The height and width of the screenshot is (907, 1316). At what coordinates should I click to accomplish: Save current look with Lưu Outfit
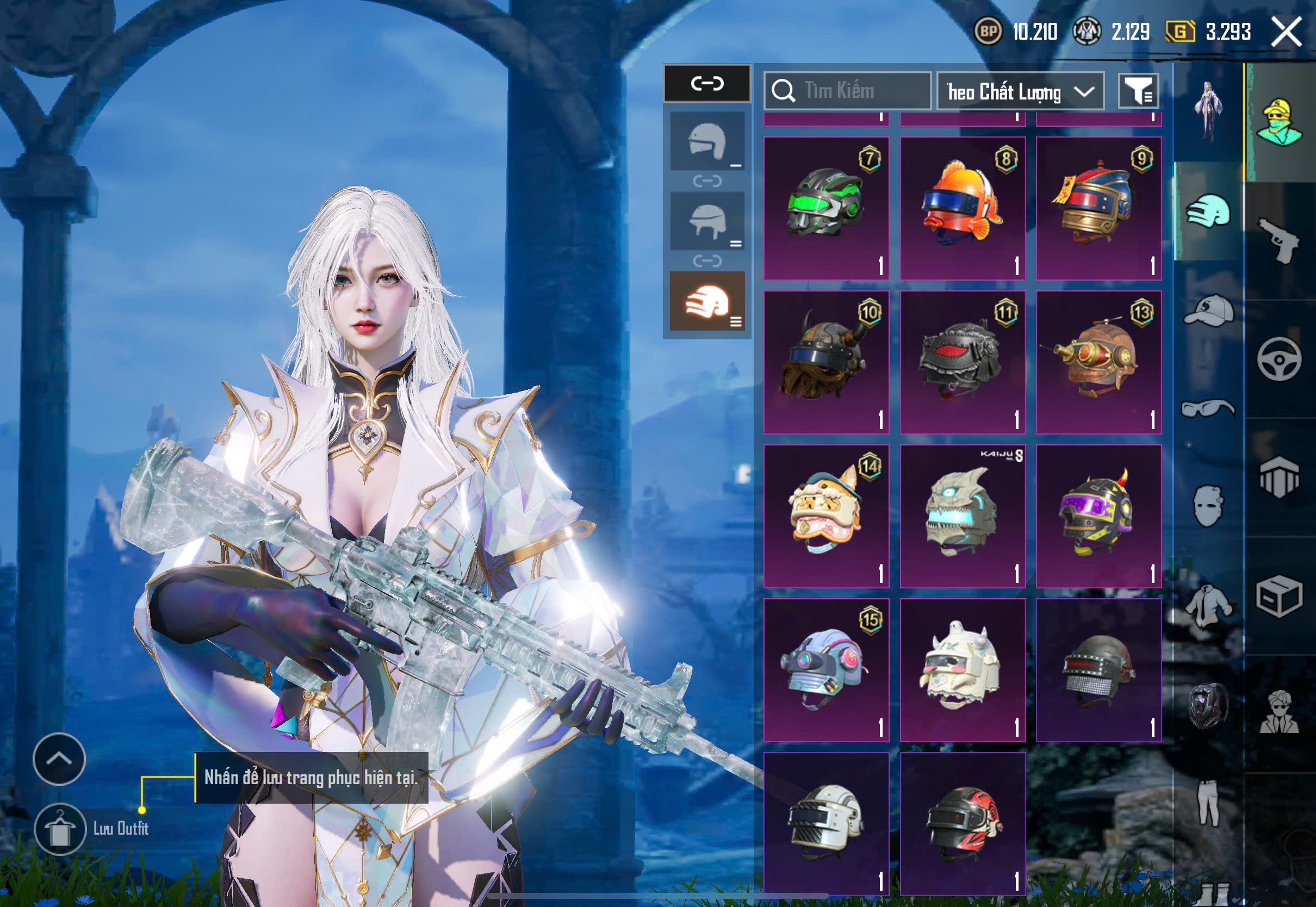click(x=60, y=829)
